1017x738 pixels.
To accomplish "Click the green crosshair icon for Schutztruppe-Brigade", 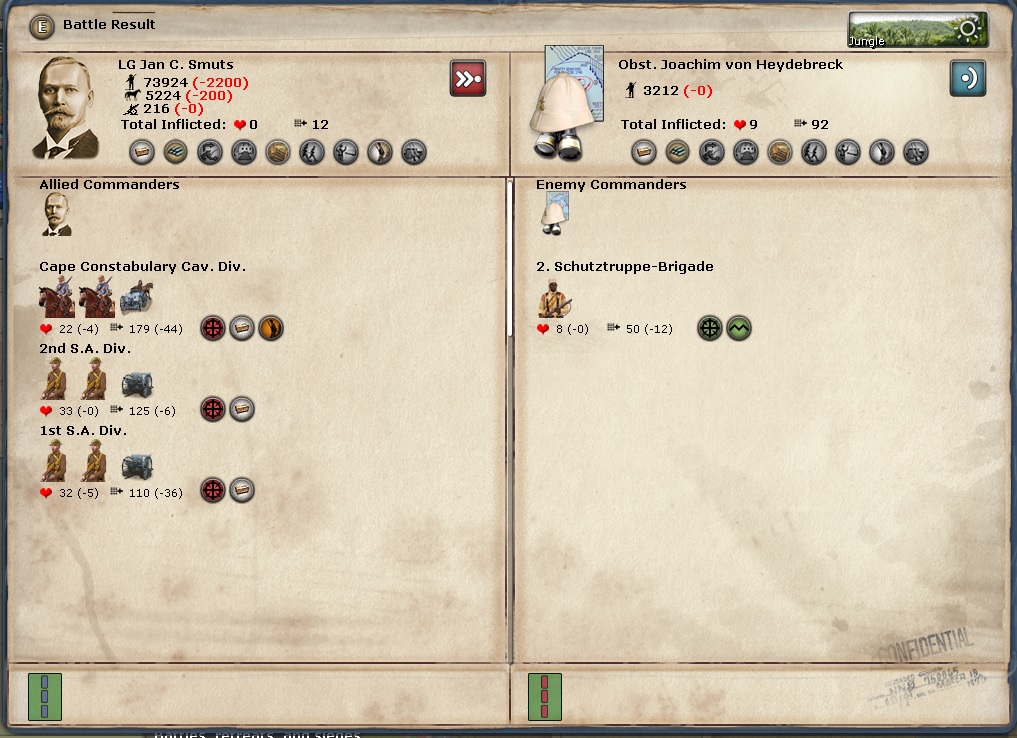I will [x=710, y=328].
